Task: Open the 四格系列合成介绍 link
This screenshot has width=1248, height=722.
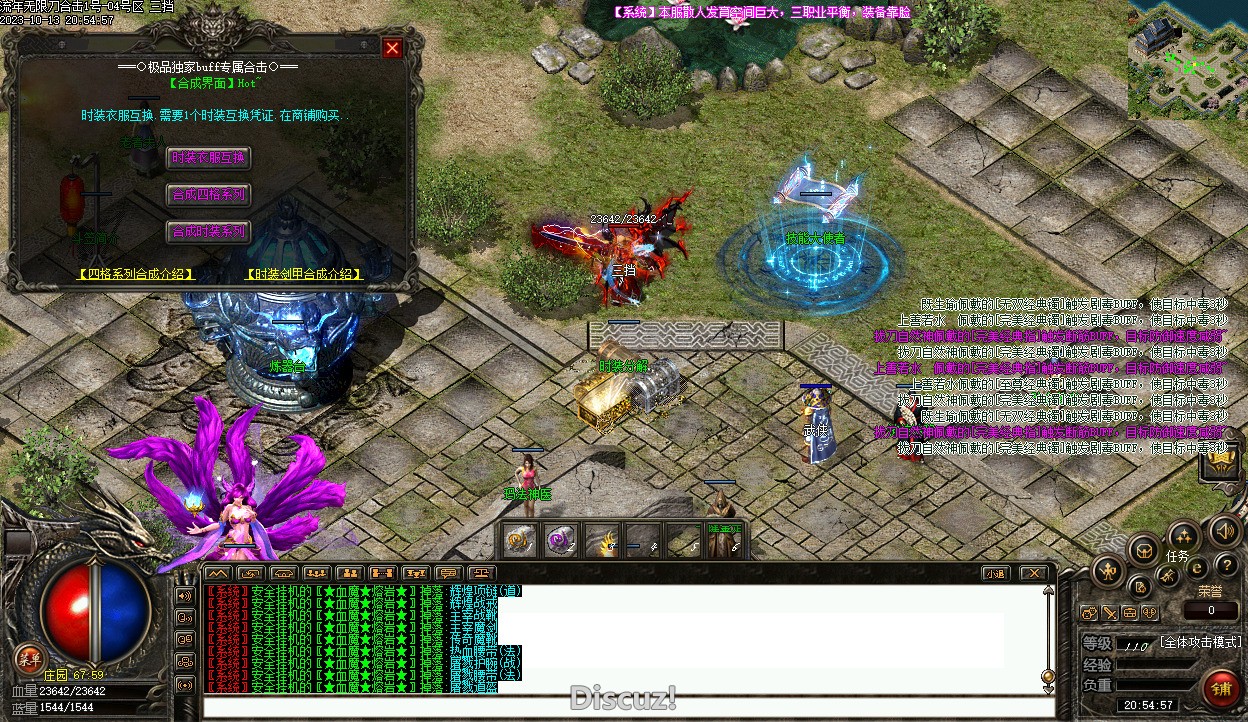Action: (136, 273)
